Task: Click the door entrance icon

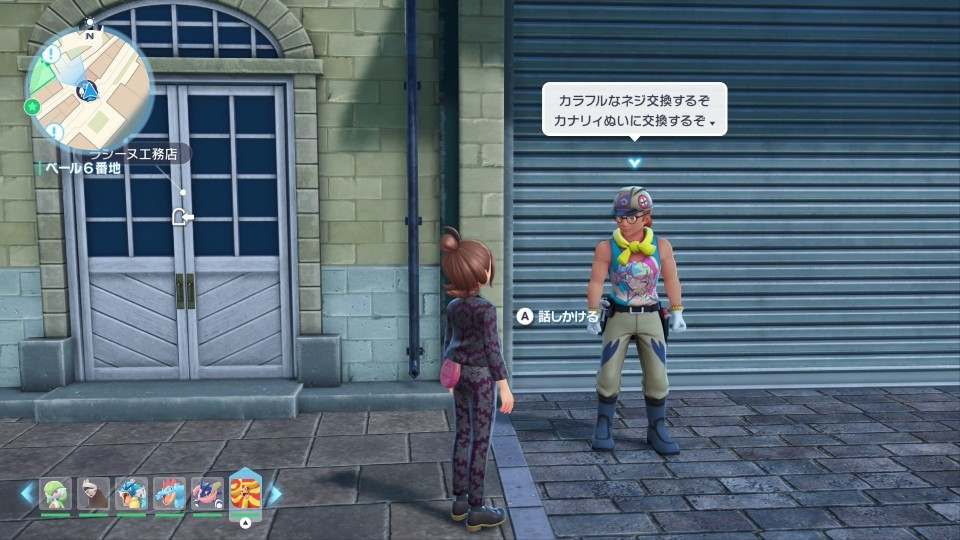Action: [x=181, y=216]
